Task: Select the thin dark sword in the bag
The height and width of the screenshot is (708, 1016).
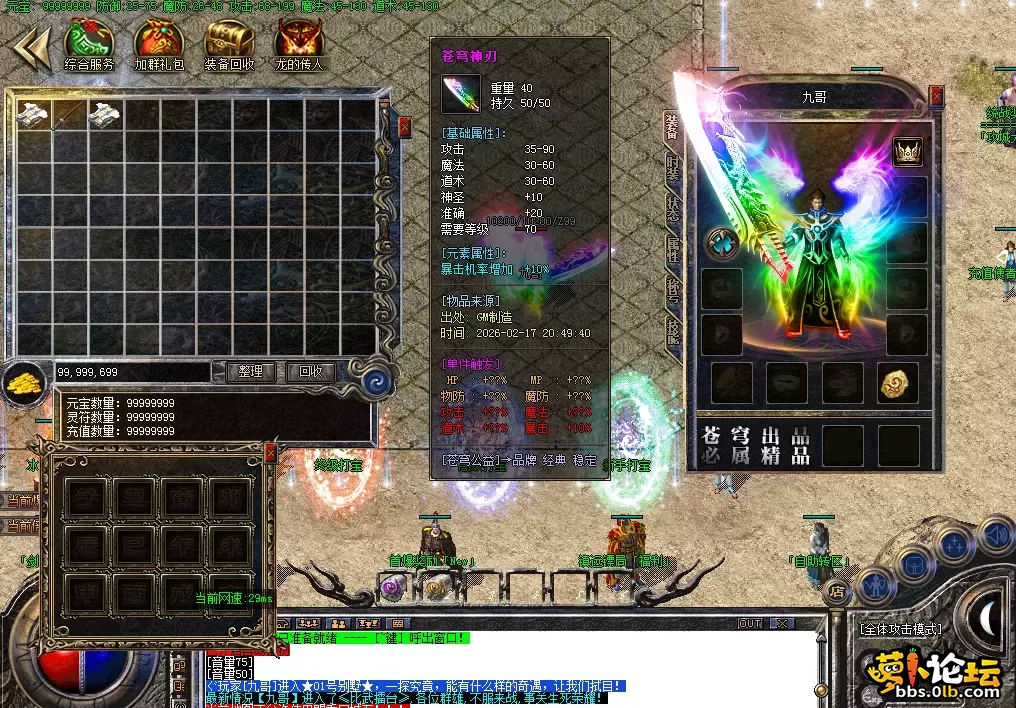Action: pyautogui.click(x=68, y=115)
